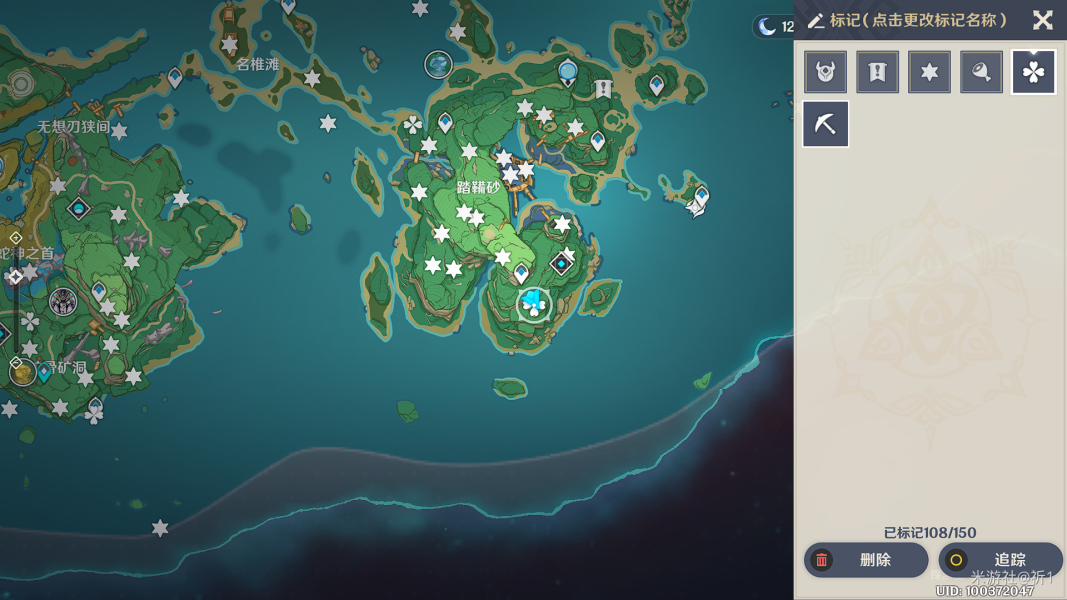The height and width of the screenshot is (600, 1067).
Task: Delete the selected marker with 删除
Action: [x=865, y=560]
